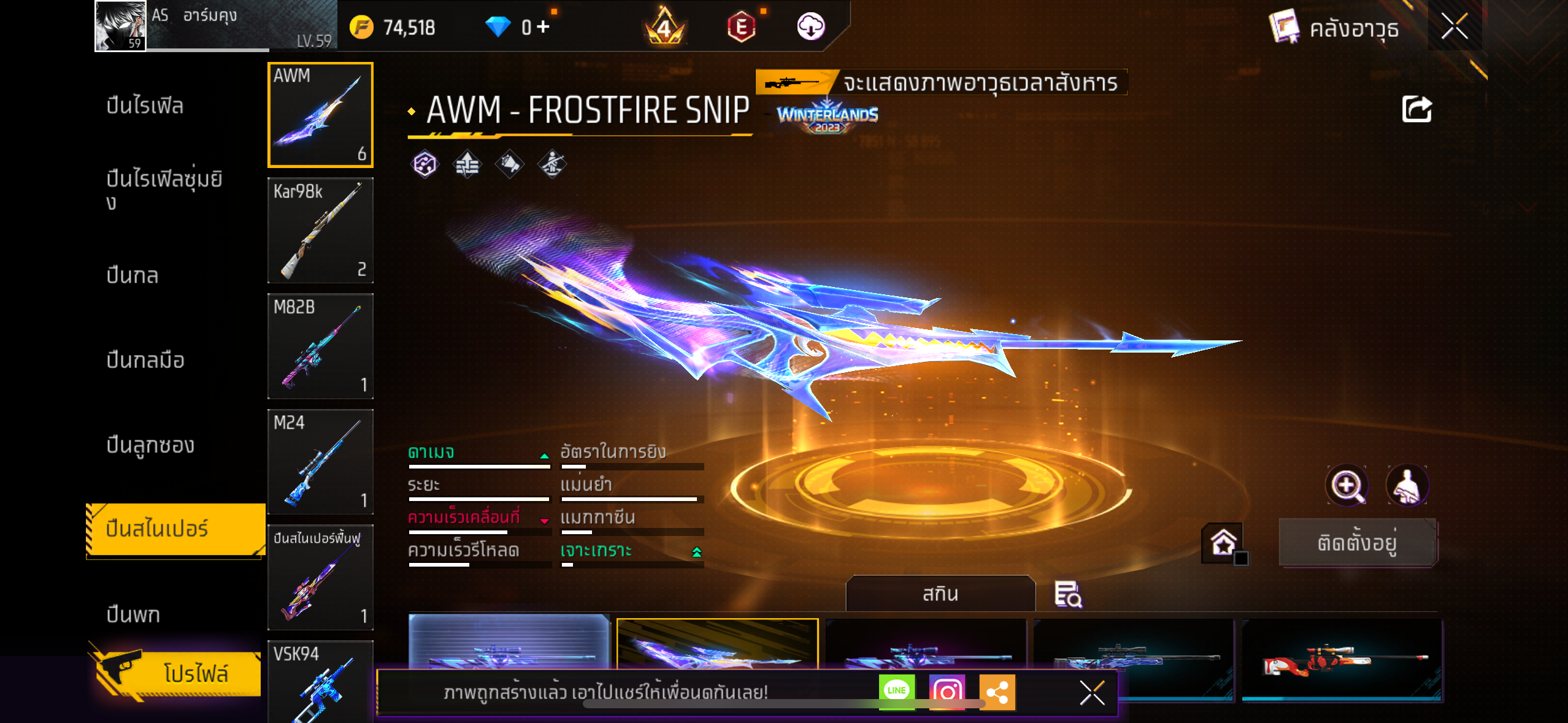Open the สกิน skin tab
Viewport: 1568px width, 723px height.
coord(940,594)
